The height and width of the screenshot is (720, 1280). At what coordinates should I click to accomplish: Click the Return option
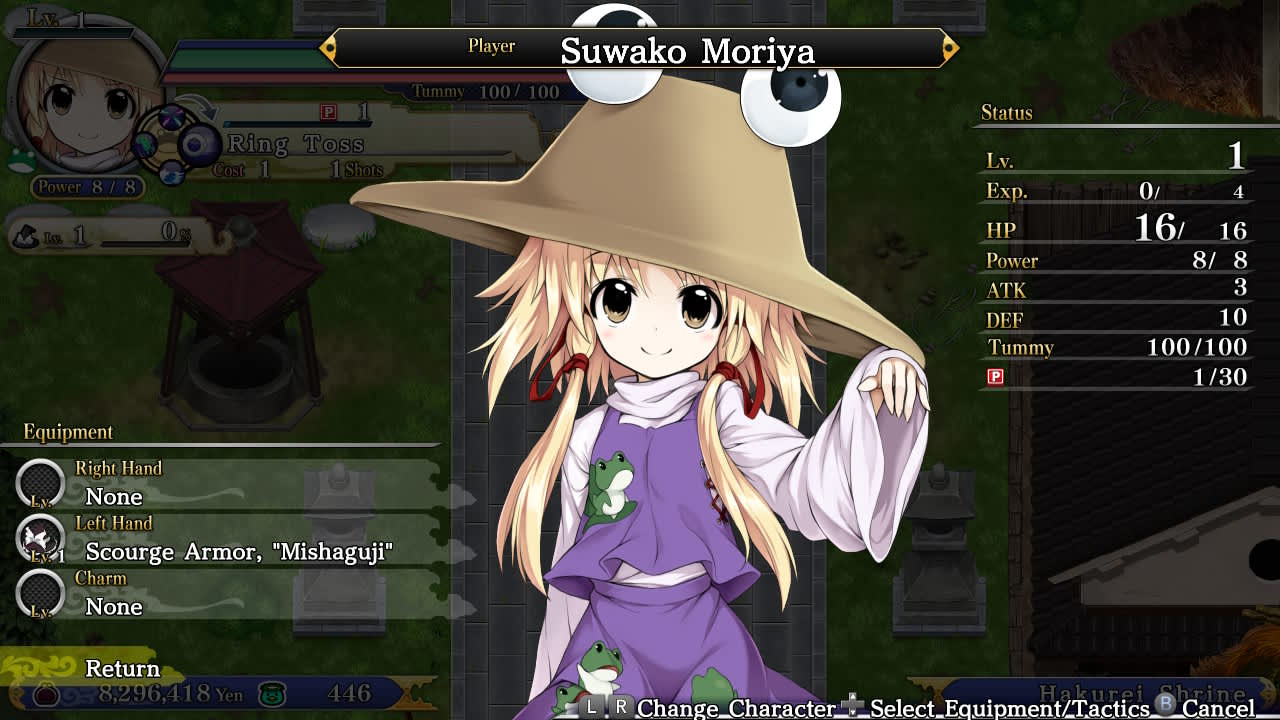click(121, 668)
